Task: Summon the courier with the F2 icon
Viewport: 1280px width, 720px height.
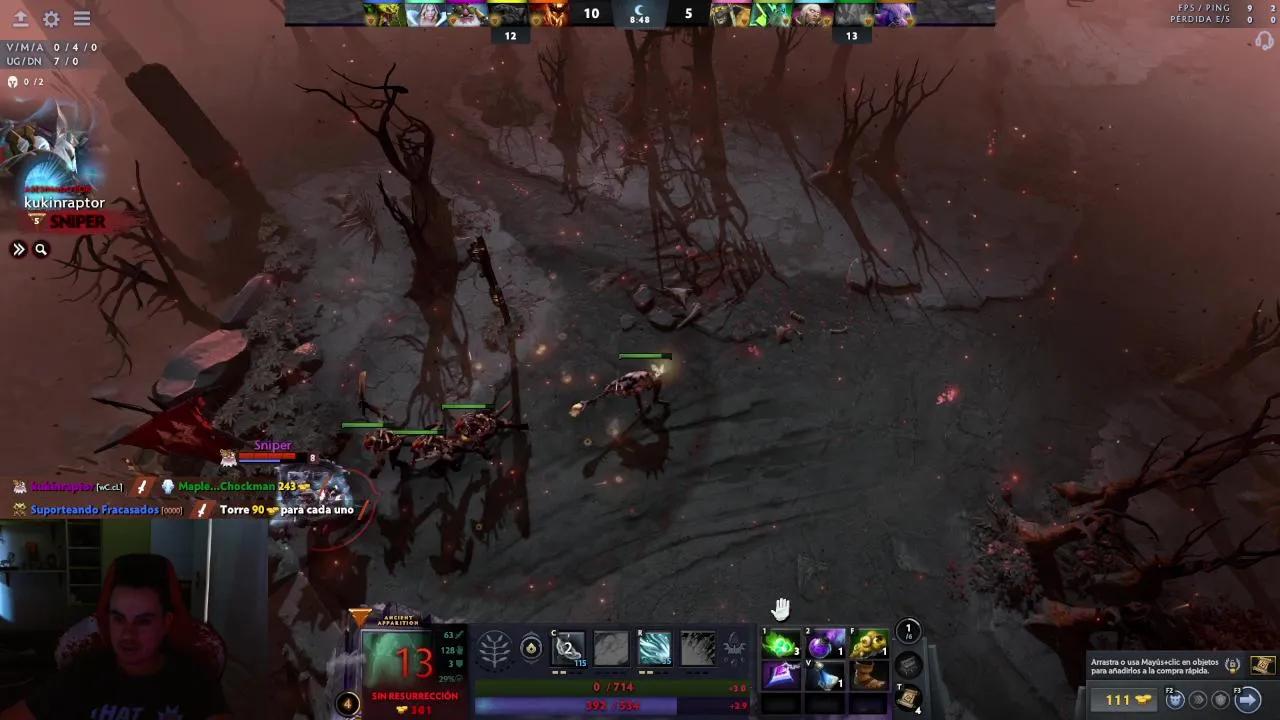Action: pos(1175,700)
